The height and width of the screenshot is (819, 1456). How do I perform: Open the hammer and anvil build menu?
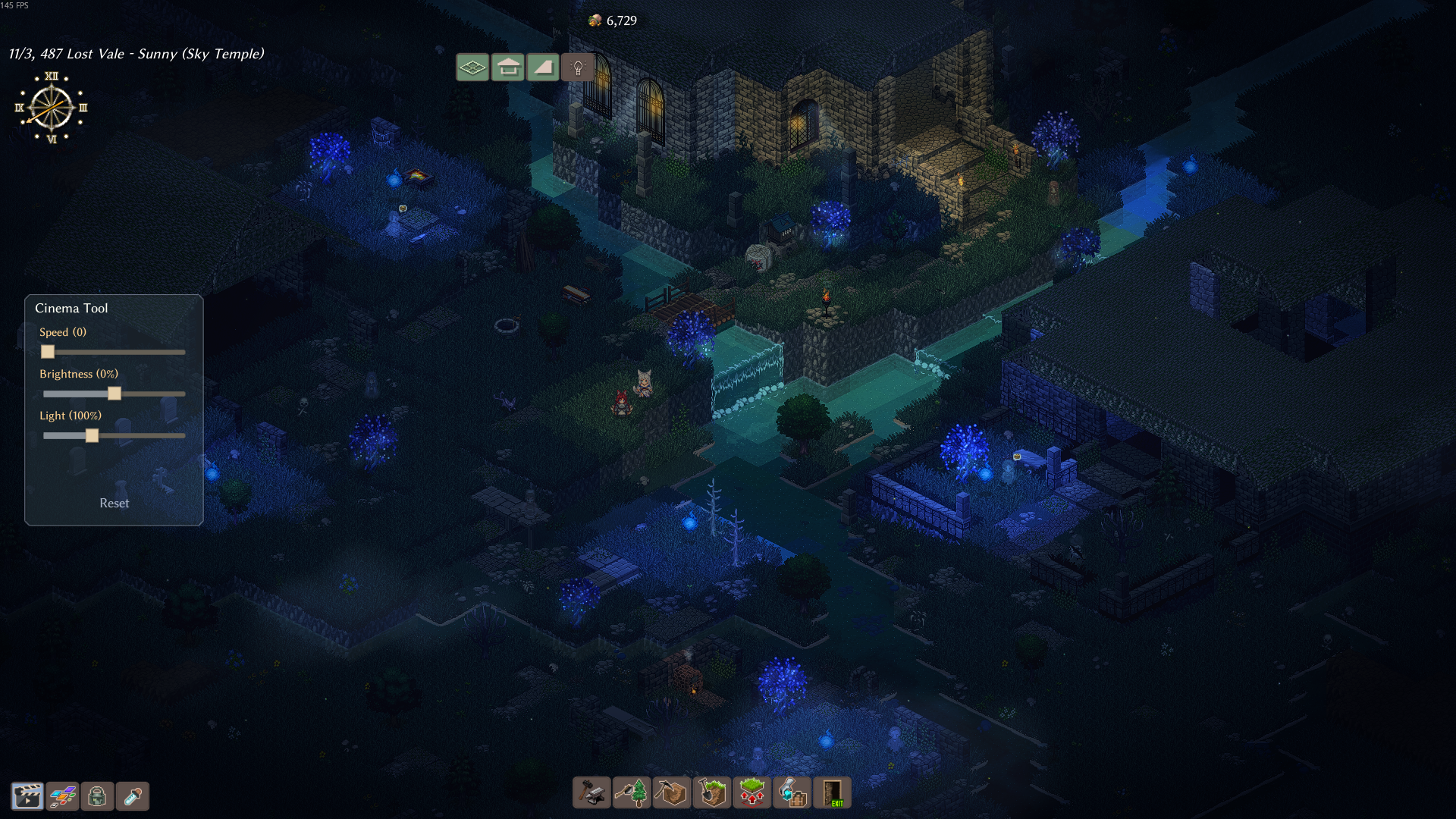point(591,793)
